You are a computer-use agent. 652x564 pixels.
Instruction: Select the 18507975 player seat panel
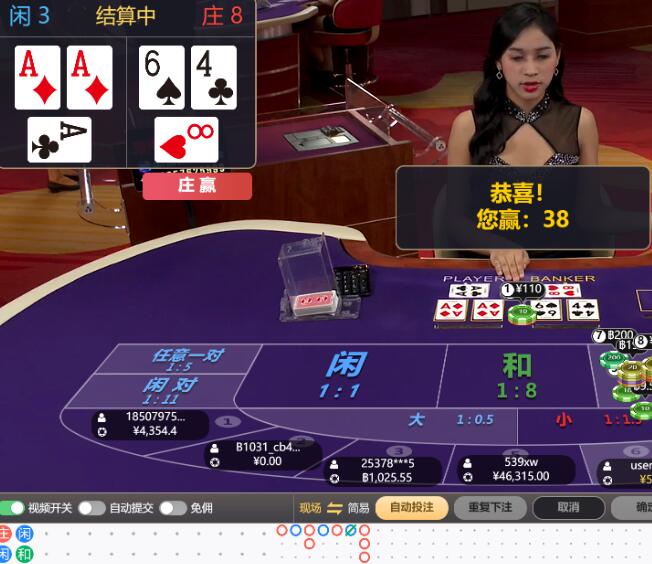152,424
